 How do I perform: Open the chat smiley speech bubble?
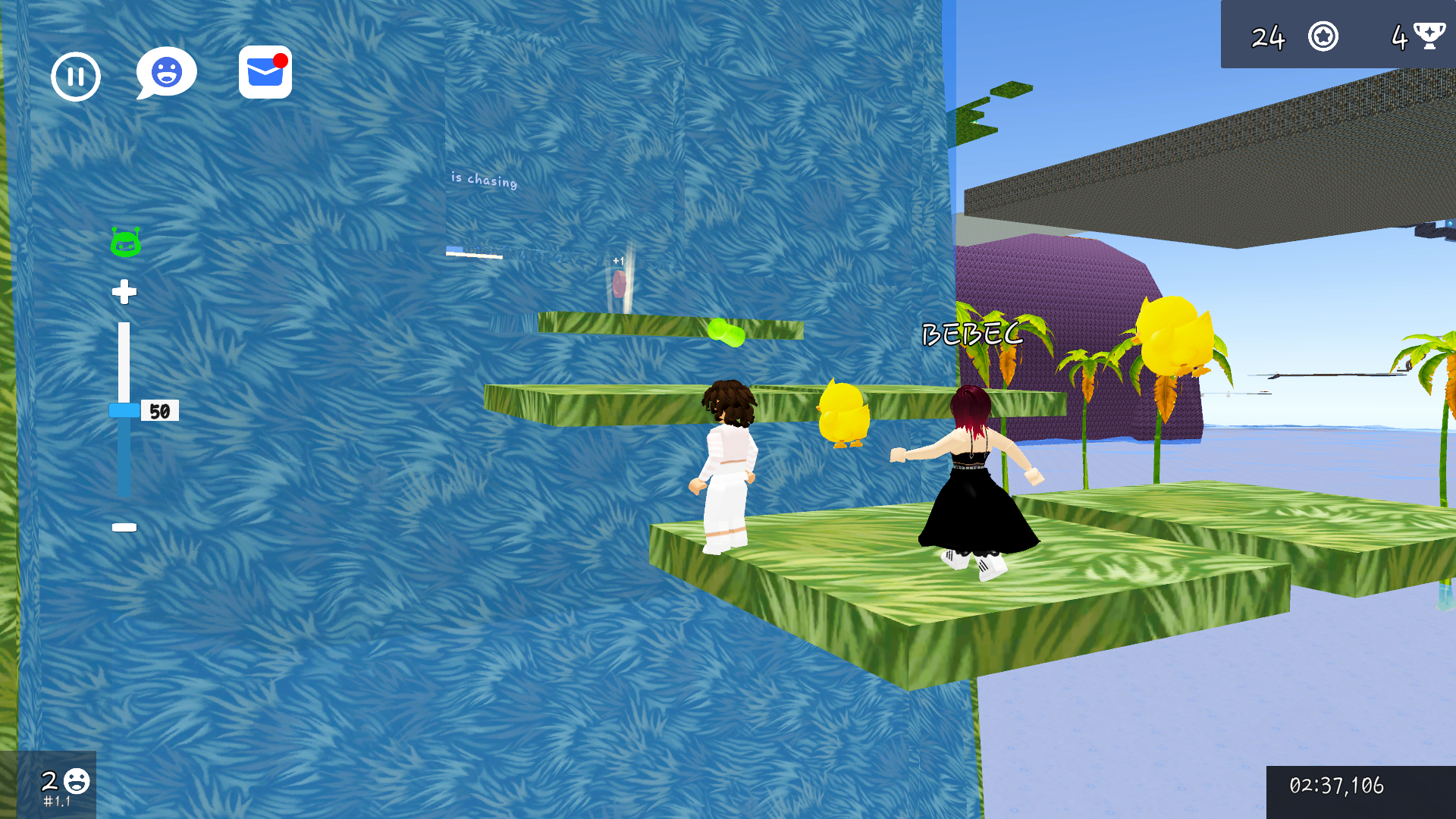[165, 71]
